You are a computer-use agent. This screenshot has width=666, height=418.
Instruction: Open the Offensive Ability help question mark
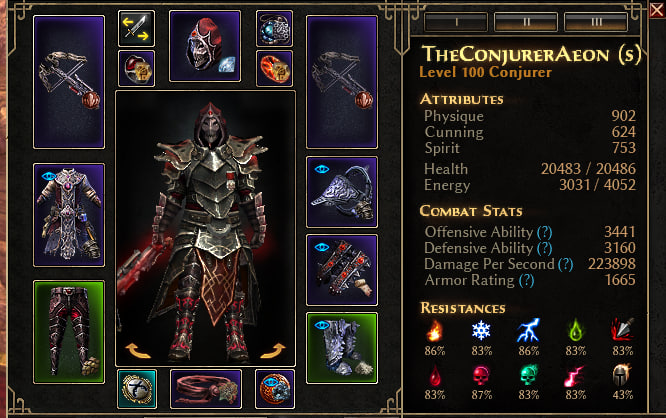(x=544, y=232)
